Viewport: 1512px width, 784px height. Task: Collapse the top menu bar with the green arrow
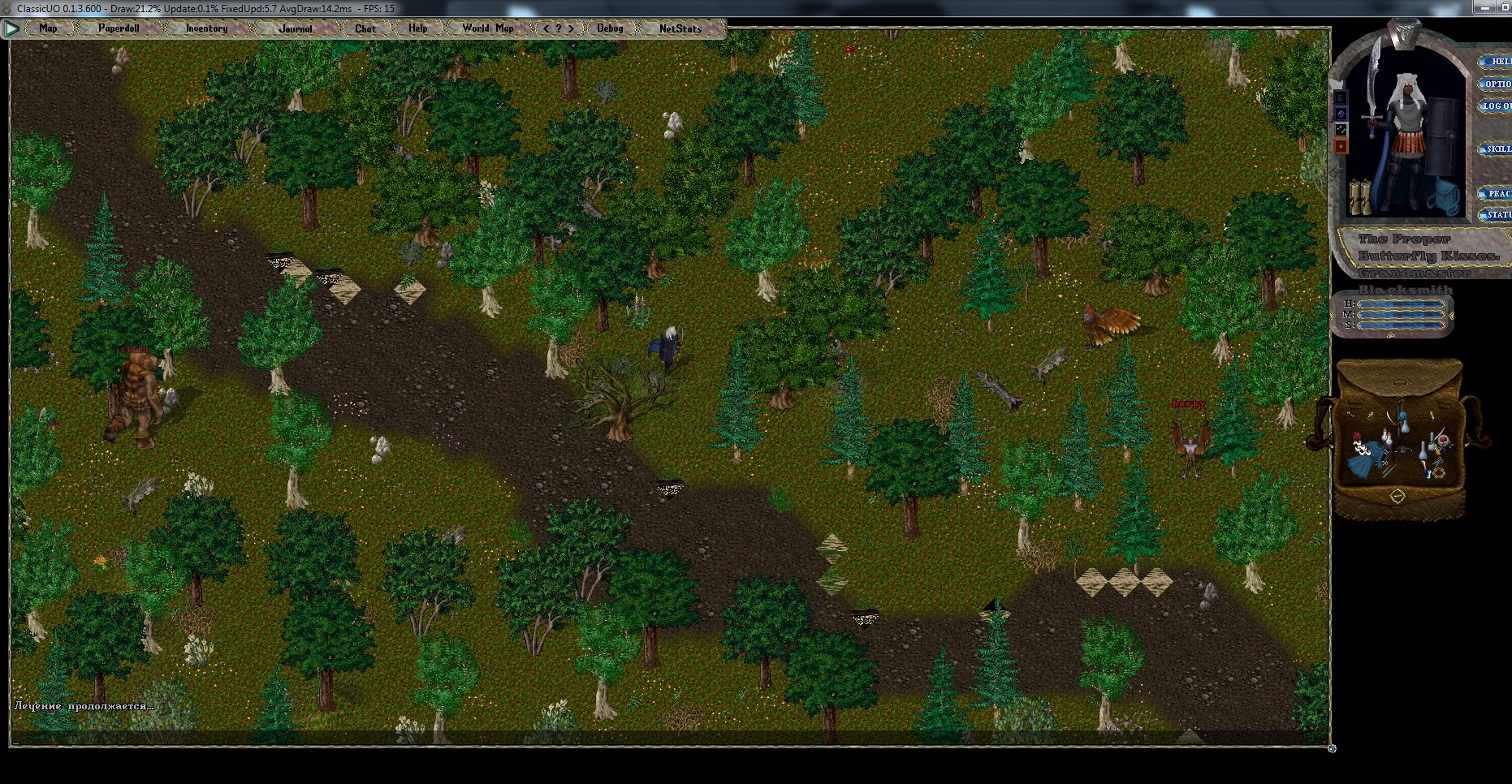click(11, 28)
